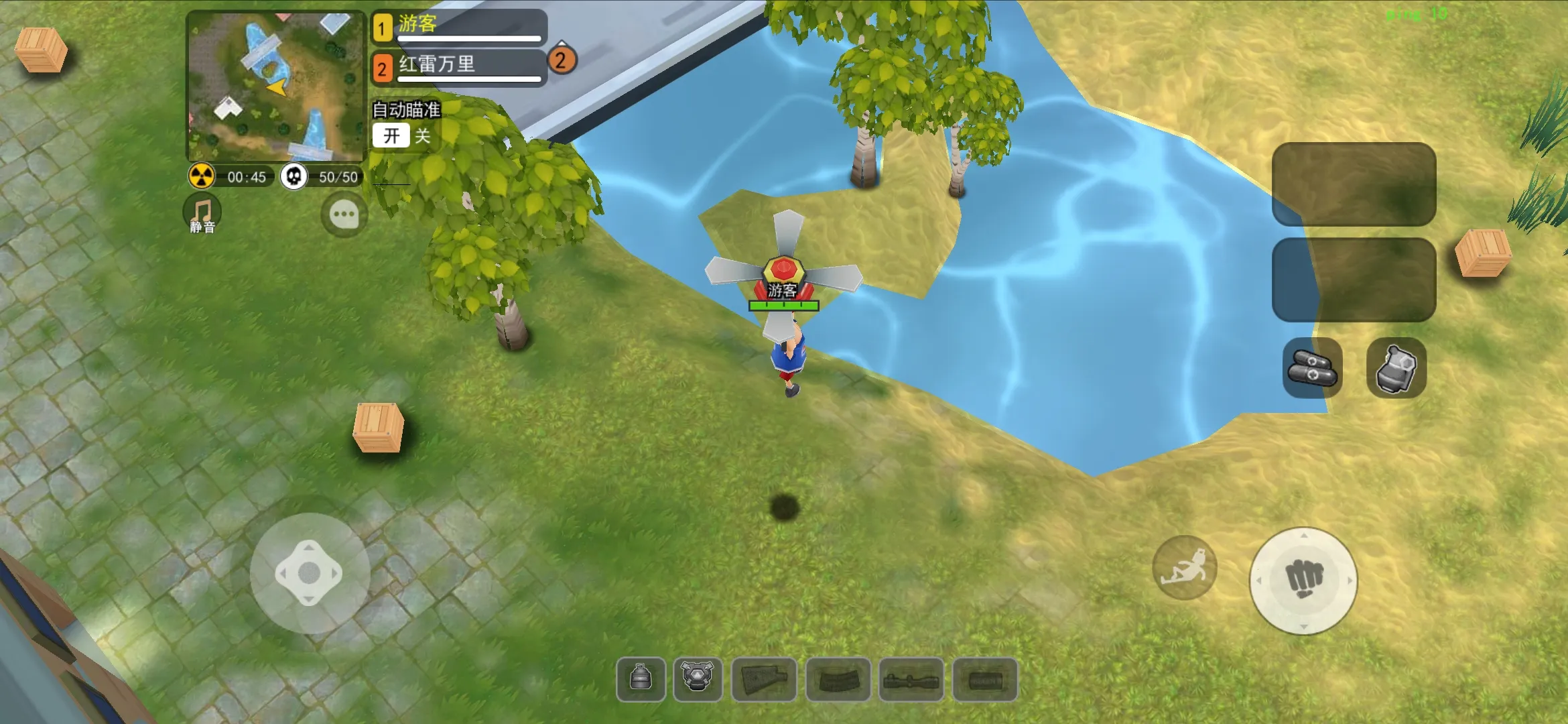The image size is (1568, 724).
Task: Select the gun stock attachment slot
Action: (764, 680)
